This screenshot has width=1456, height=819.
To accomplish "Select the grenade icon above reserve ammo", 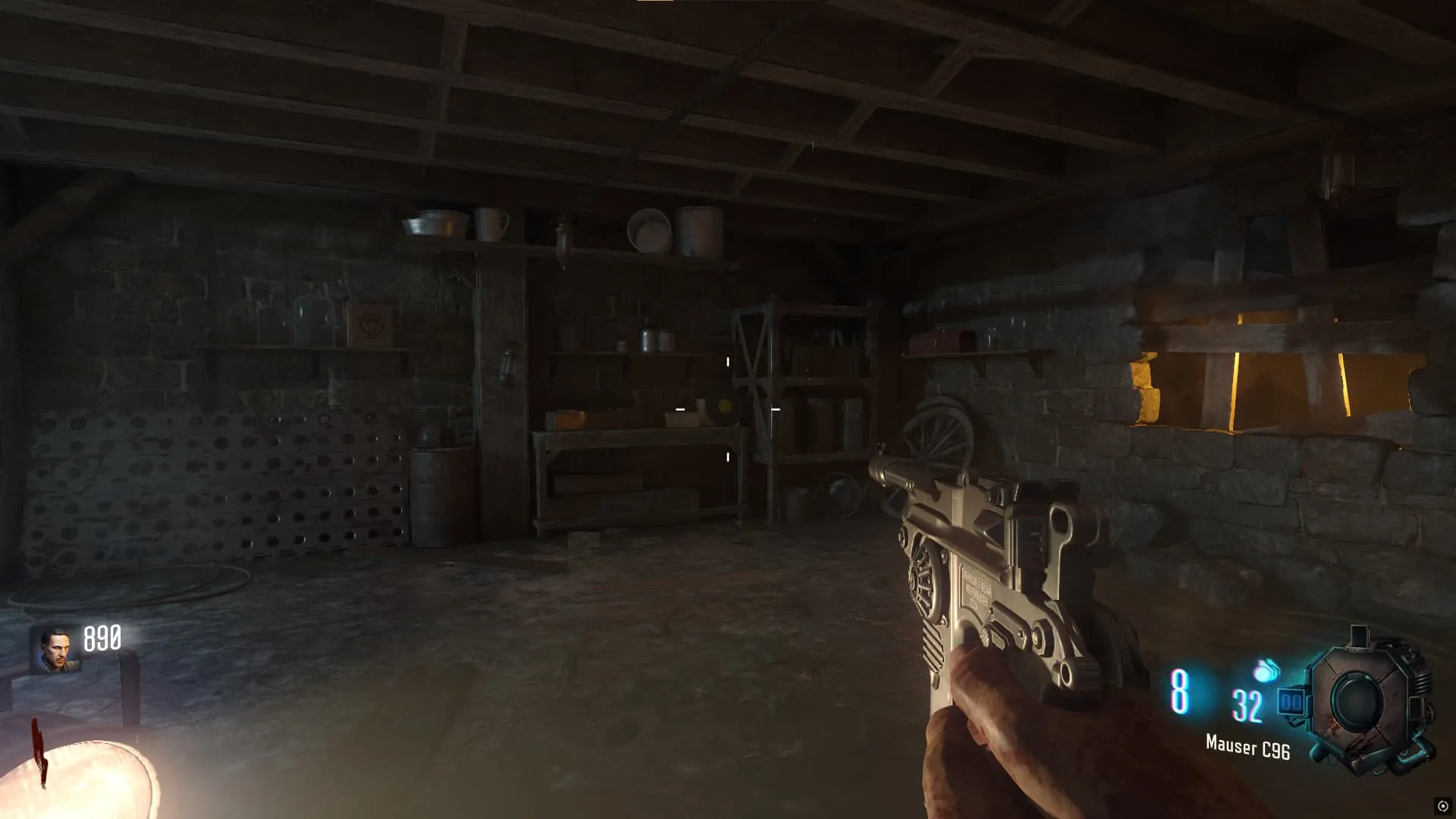I will point(1265,670).
